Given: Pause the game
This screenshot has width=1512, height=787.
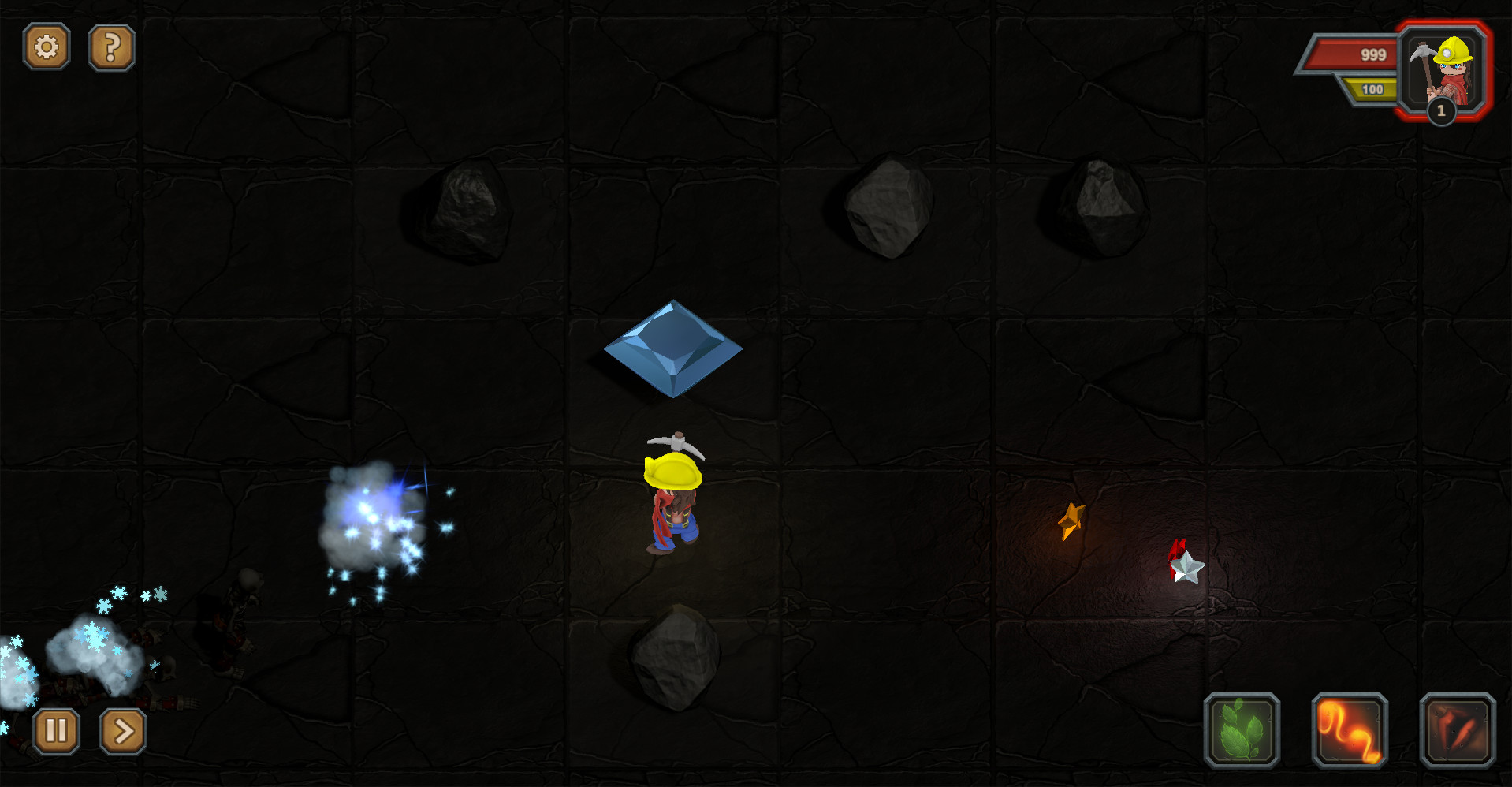Looking at the screenshot, I should (55, 729).
